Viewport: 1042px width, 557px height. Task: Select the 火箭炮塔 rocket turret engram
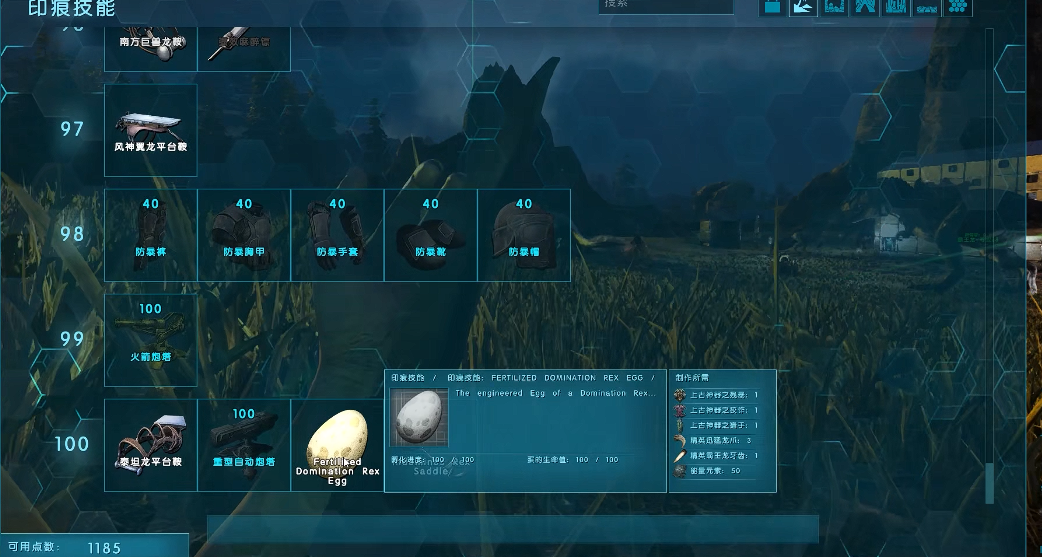coord(151,339)
